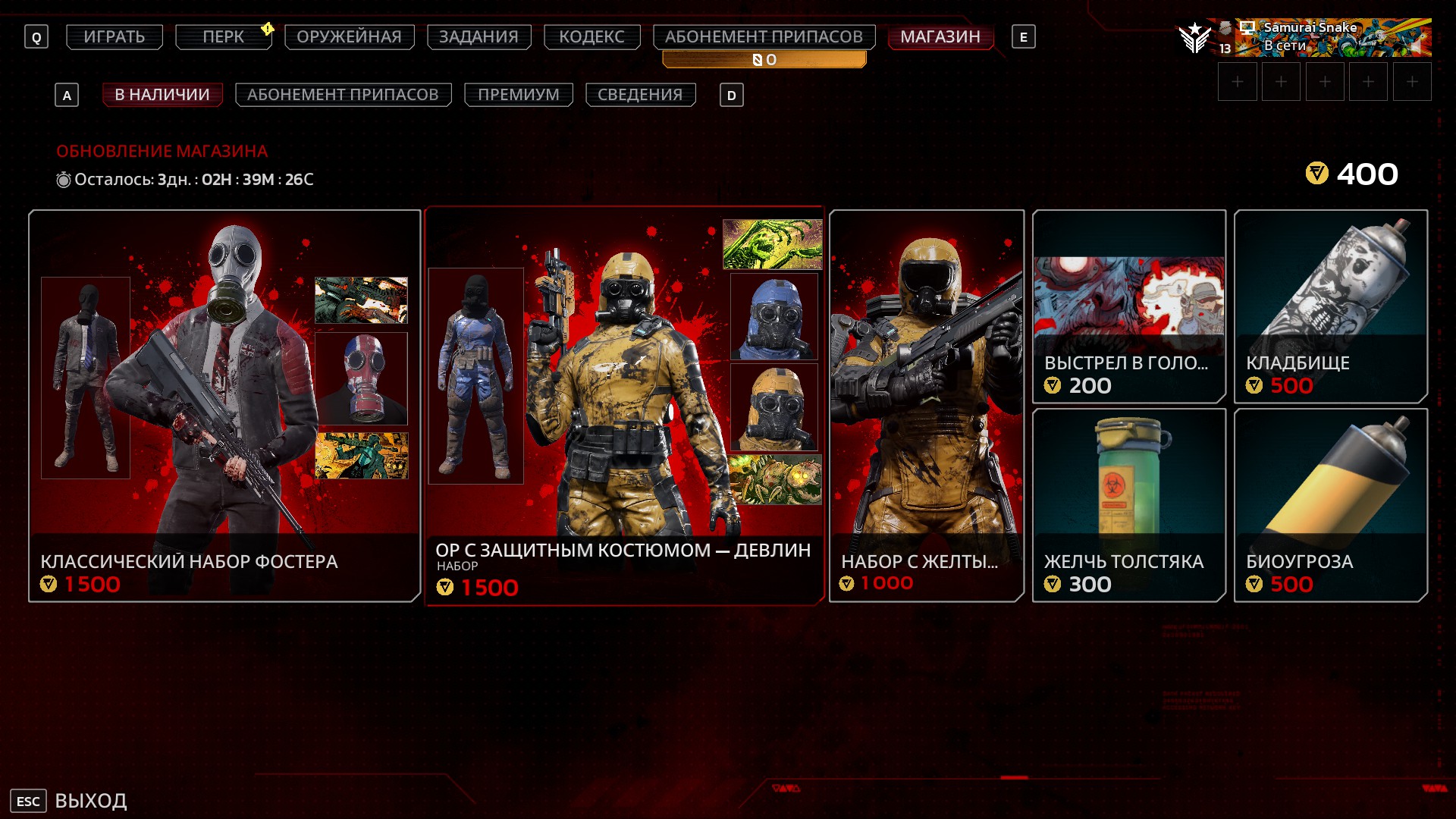Open the КОДЕКС tab
This screenshot has height=819, width=1456.
click(x=591, y=36)
